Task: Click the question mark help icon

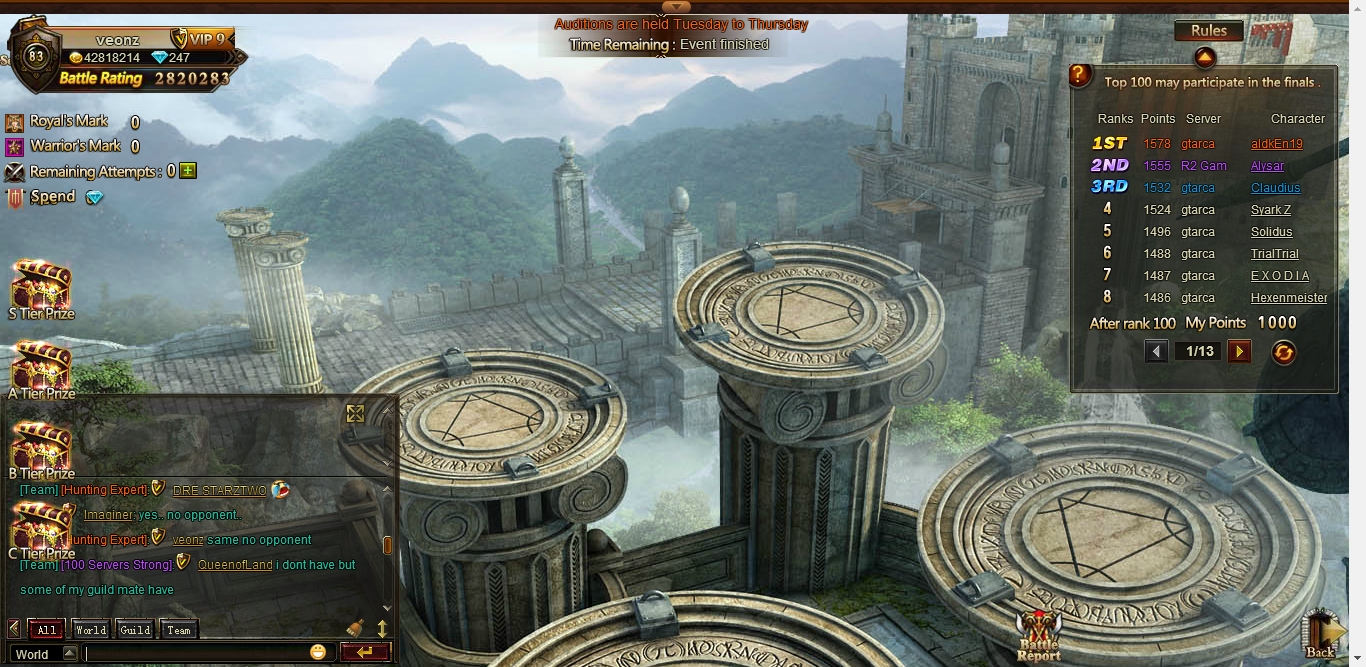Action: pos(1080,75)
